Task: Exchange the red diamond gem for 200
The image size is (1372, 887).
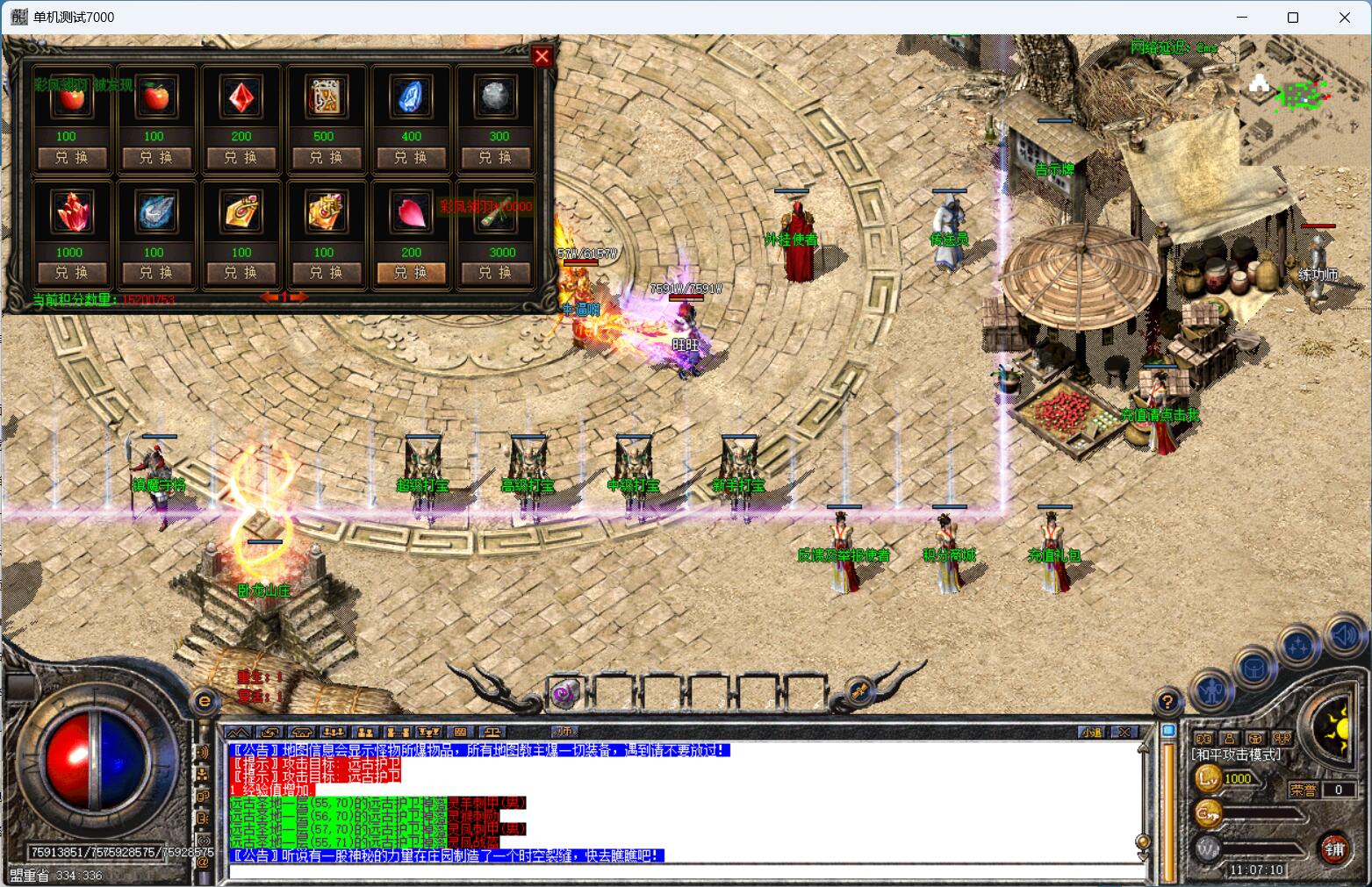Action: click(241, 158)
